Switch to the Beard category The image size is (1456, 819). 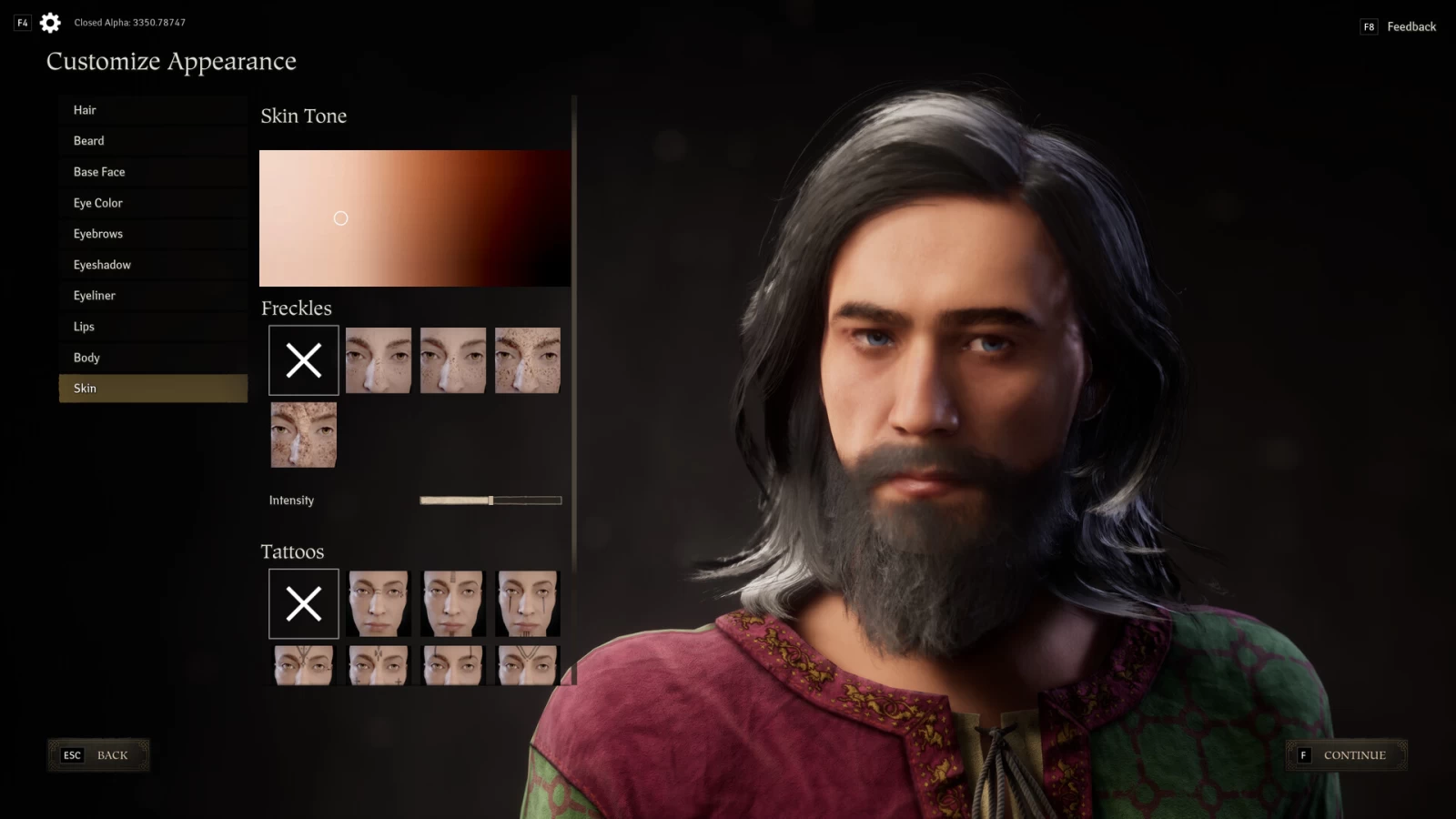153,141
